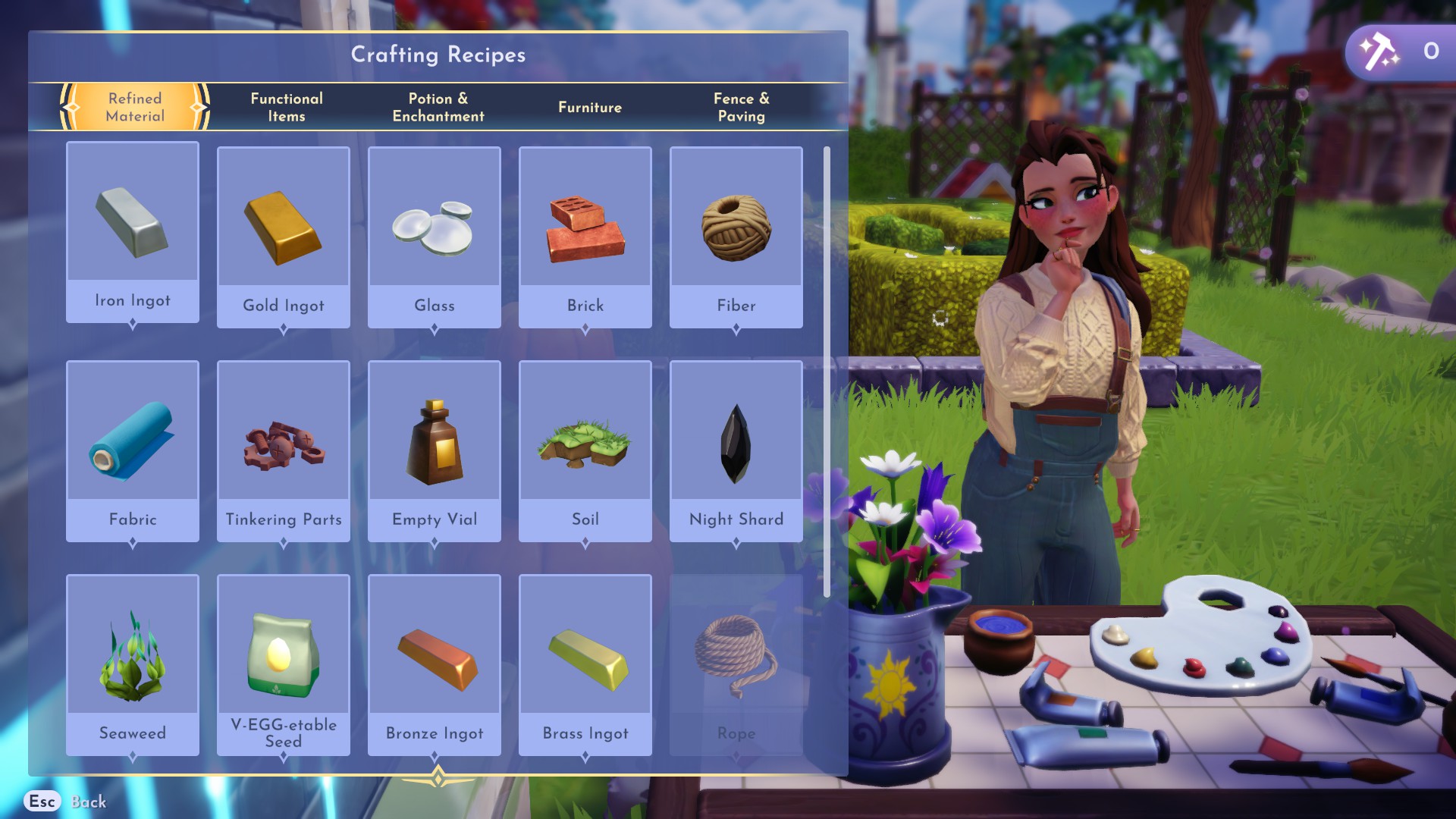
Task: Select the Brick recipe
Action: coord(585,237)
